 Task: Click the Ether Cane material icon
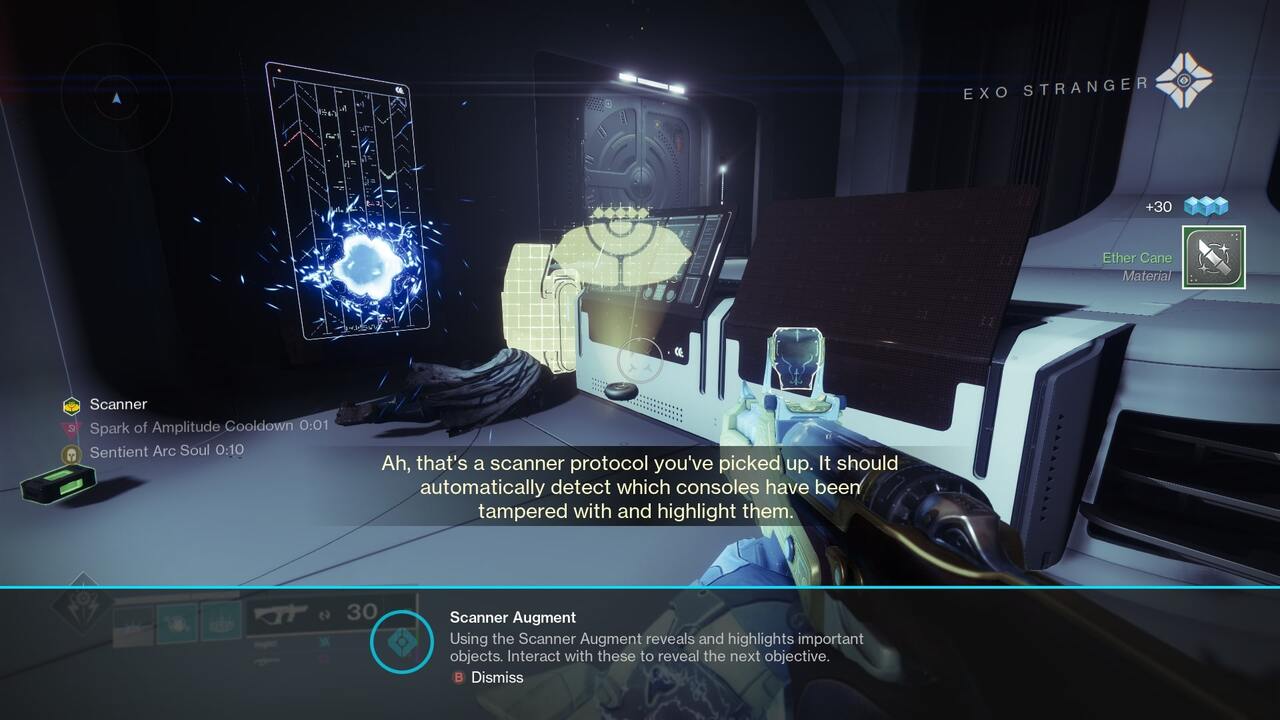1213,257
